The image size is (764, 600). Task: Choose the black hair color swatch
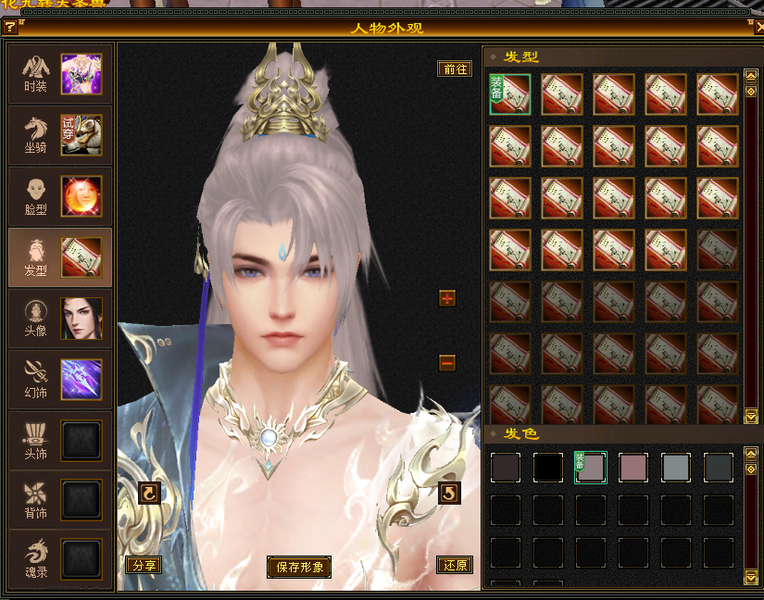click(x=548, y=468)
